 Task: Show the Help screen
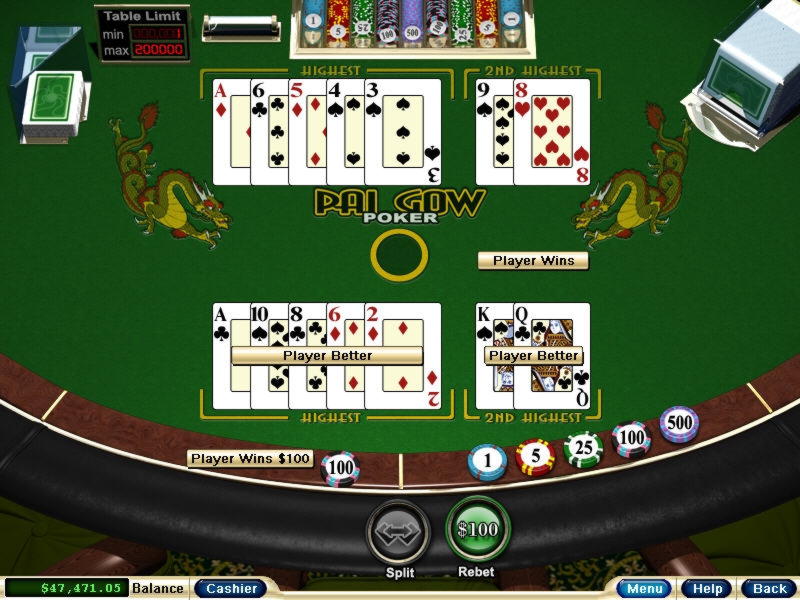[x=707, y=588]
